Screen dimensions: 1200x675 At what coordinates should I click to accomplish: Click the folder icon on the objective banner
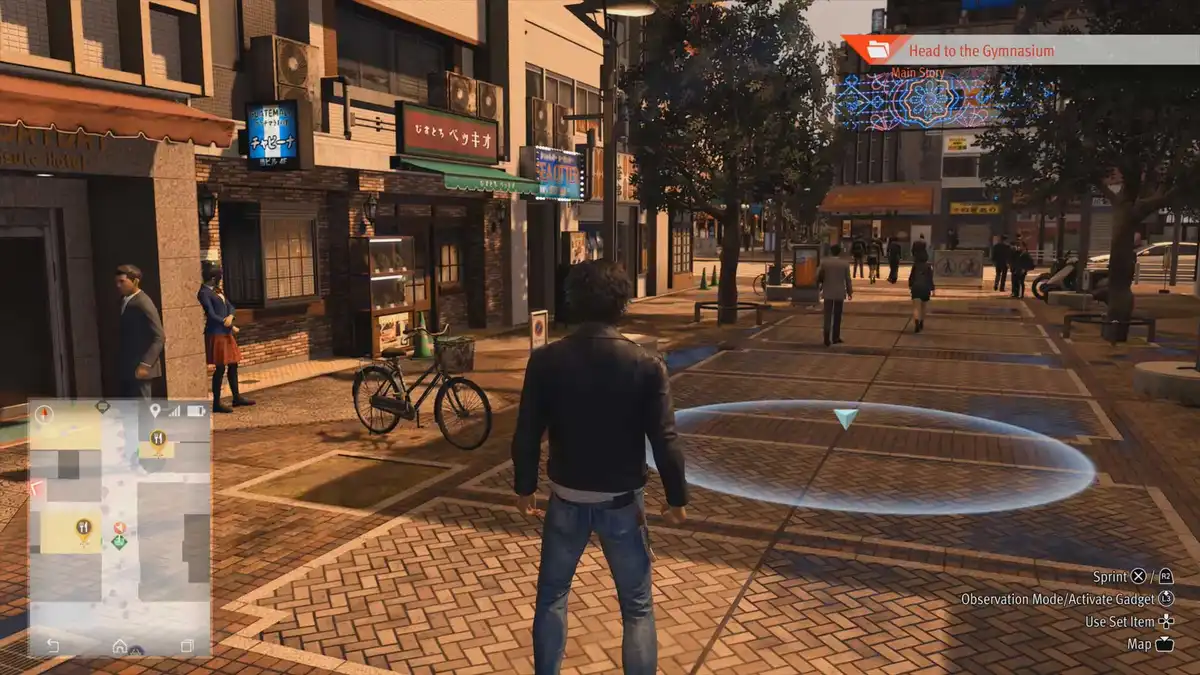tap(877, 49)
